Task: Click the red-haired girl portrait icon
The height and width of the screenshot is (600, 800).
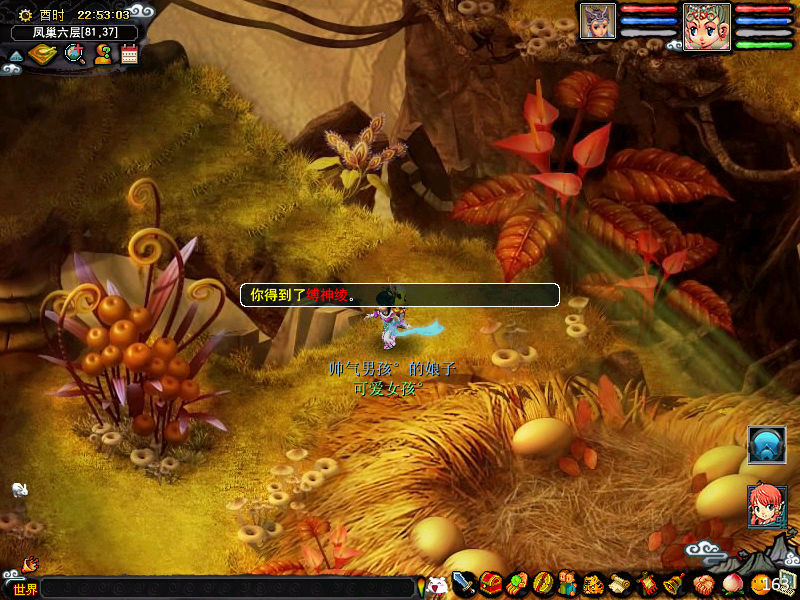Action: pos(767,505)
